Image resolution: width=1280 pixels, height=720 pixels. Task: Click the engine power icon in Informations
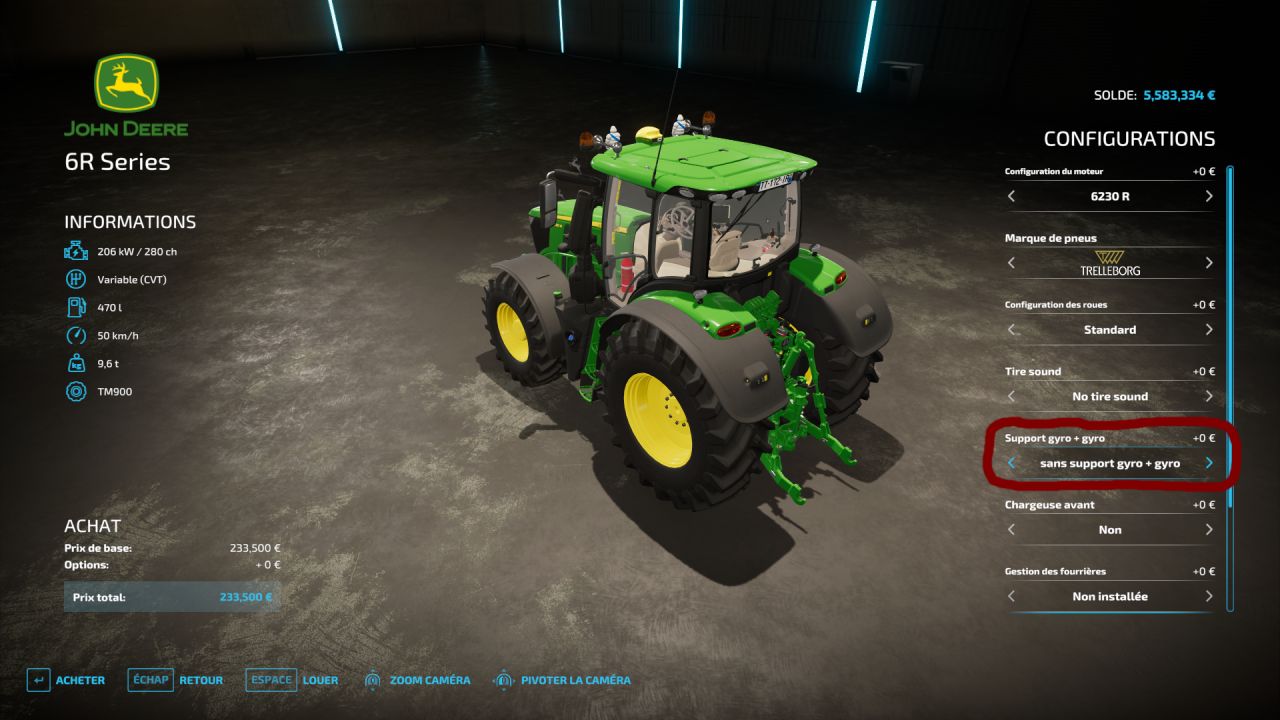point(75,251)
